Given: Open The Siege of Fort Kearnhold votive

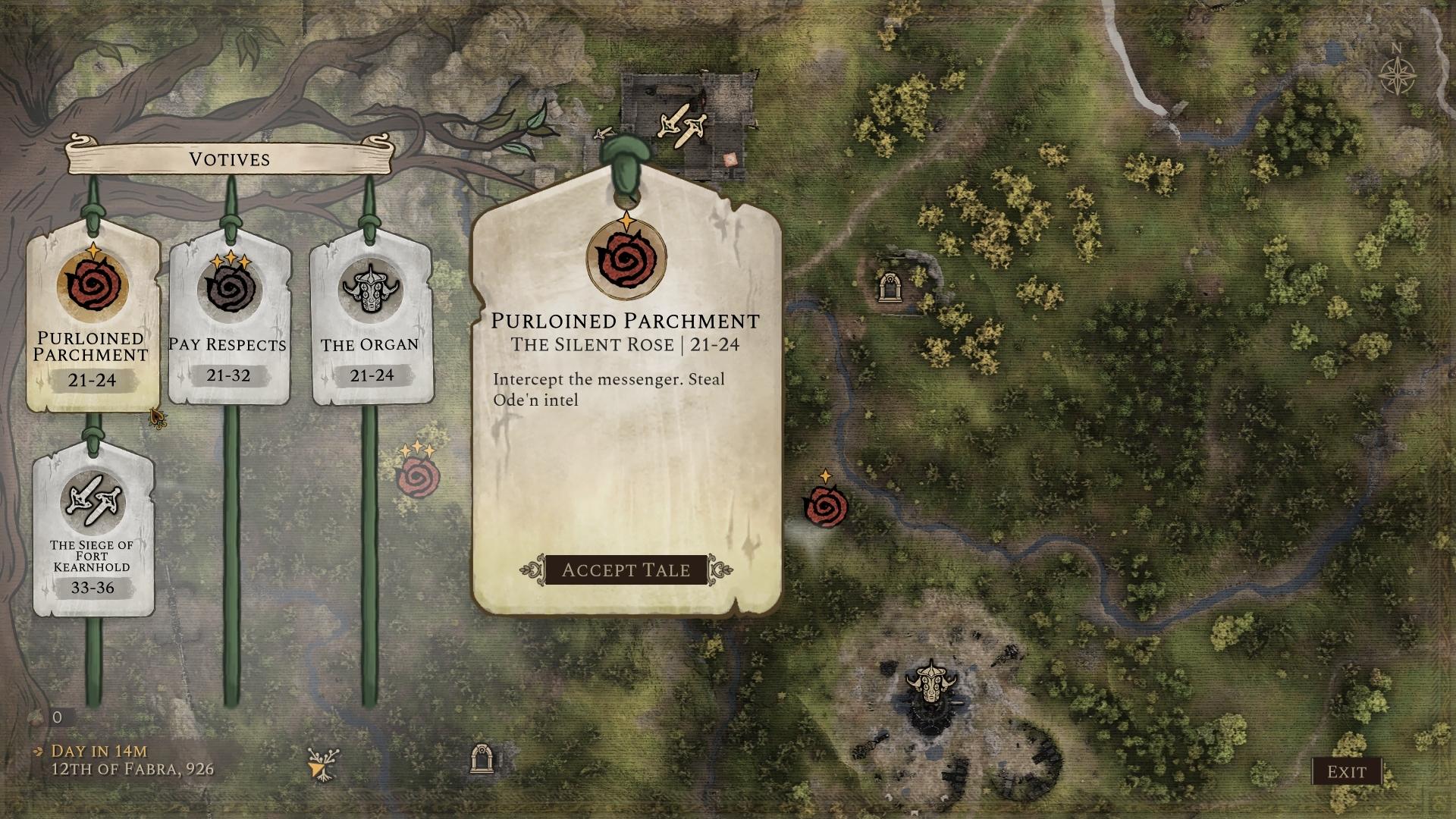Looking at the screenshot, I should point(93,531).
